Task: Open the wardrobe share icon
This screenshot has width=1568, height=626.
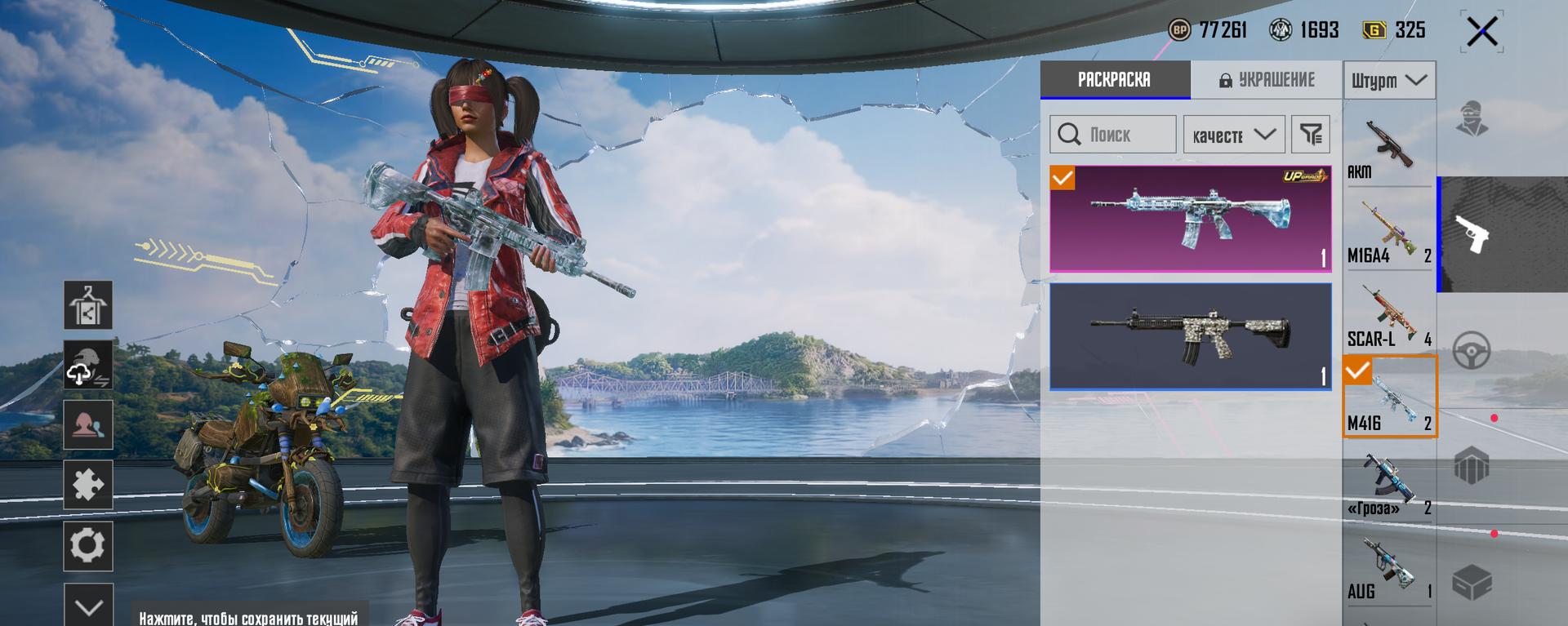Action: [88, 304]
